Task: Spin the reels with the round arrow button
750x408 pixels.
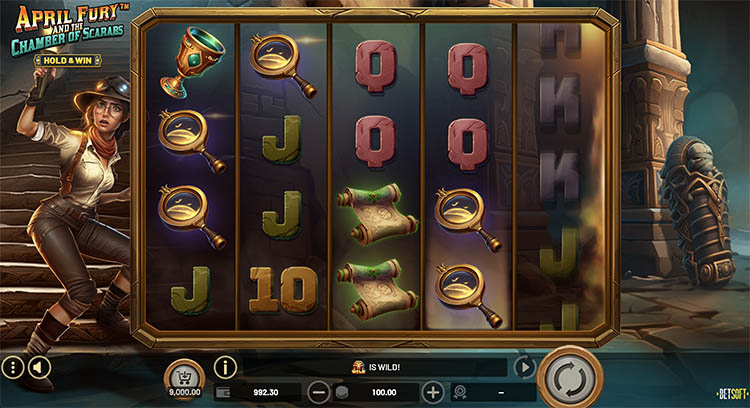Action: [x=569, y=379]
